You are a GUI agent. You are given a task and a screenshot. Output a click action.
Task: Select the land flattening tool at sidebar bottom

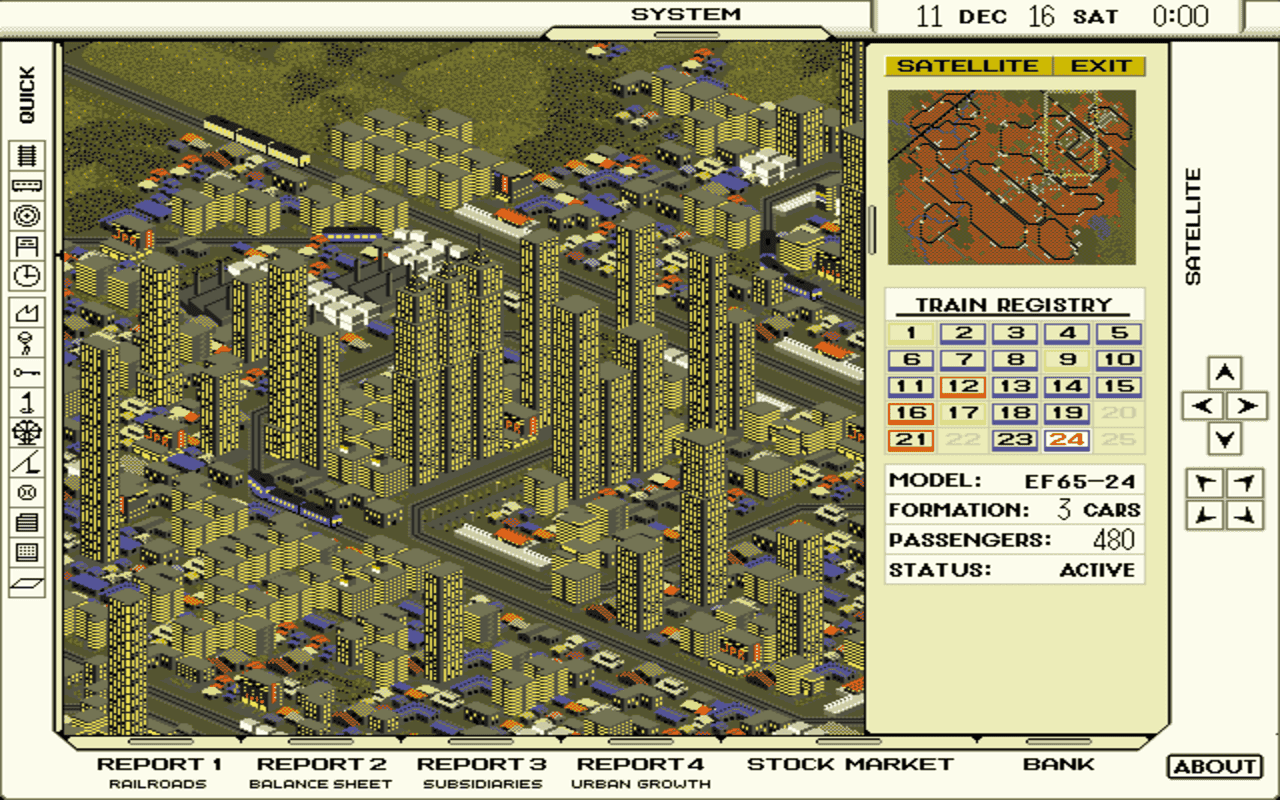click(x=28, y=580)
